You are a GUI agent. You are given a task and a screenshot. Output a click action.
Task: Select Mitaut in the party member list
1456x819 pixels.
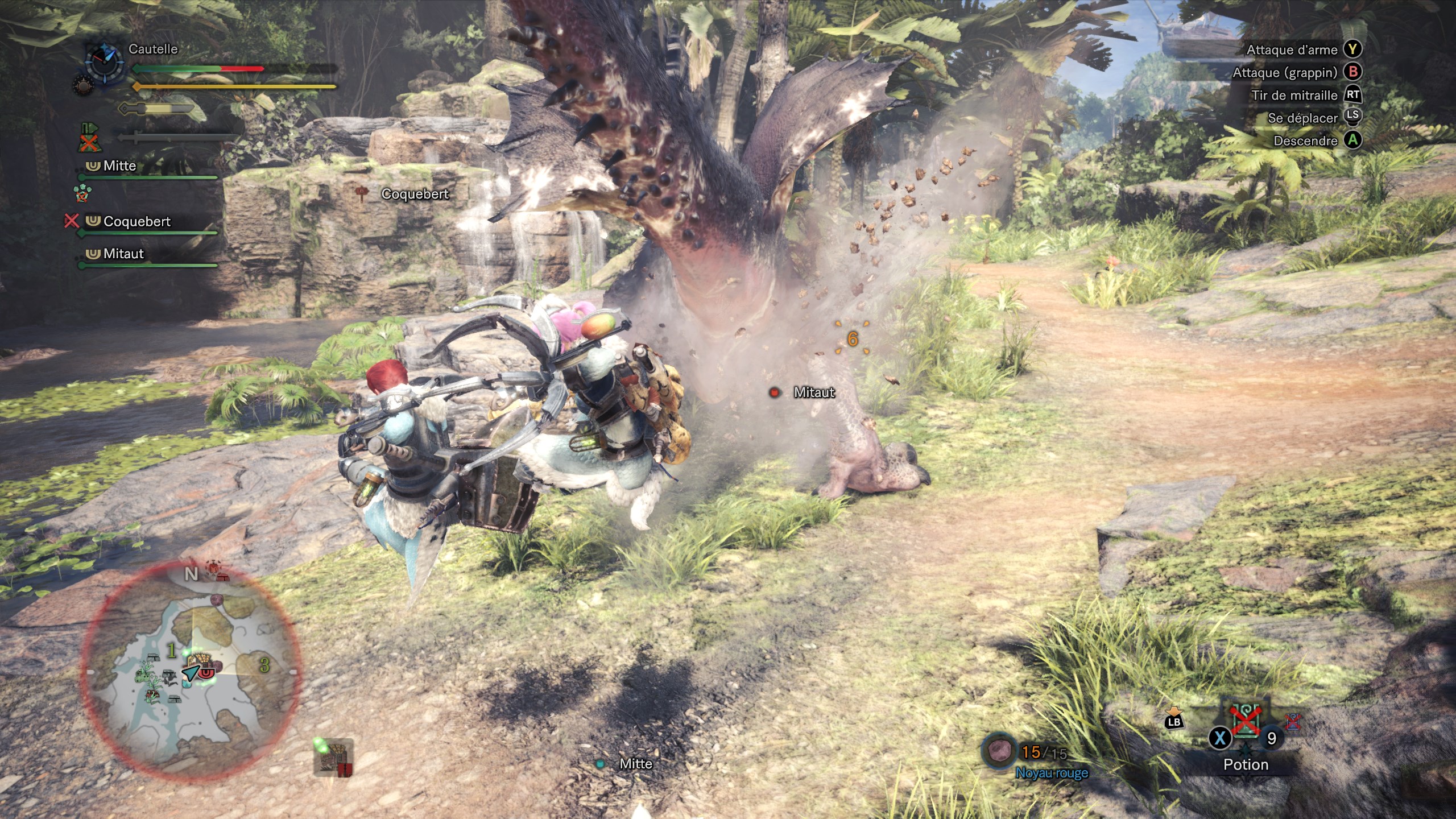click(123, 254)
